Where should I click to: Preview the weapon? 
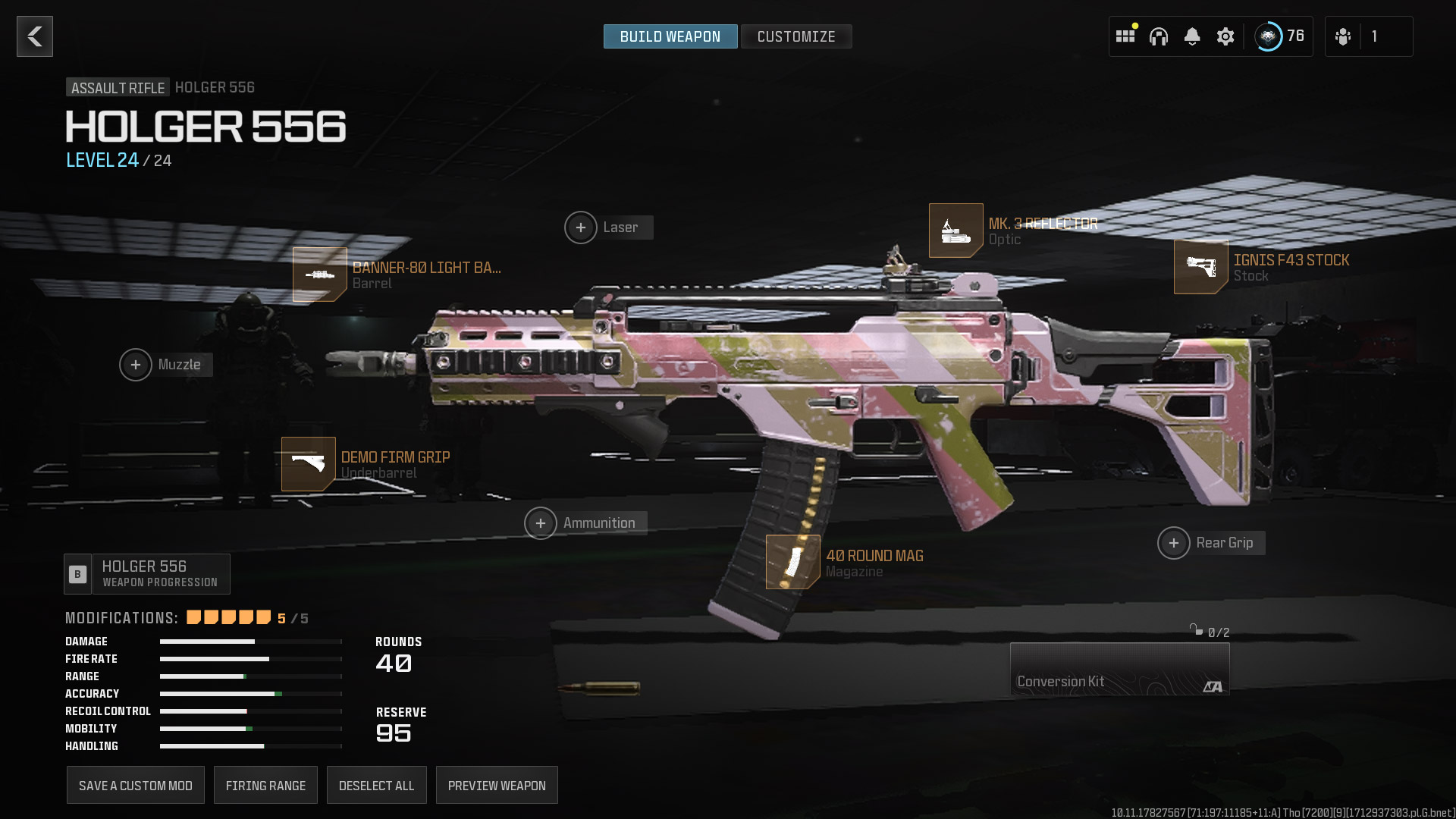click(x=497, y=786)
